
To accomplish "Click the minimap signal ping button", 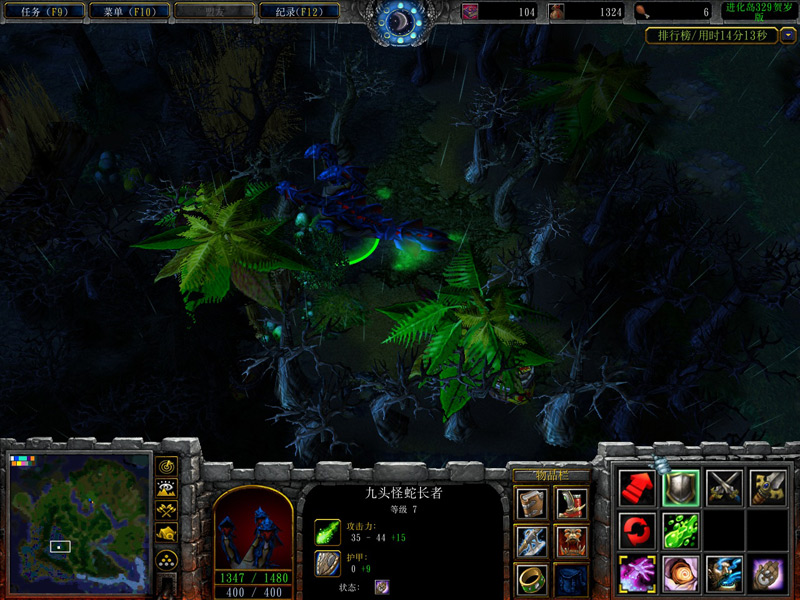I will (167, 467).
